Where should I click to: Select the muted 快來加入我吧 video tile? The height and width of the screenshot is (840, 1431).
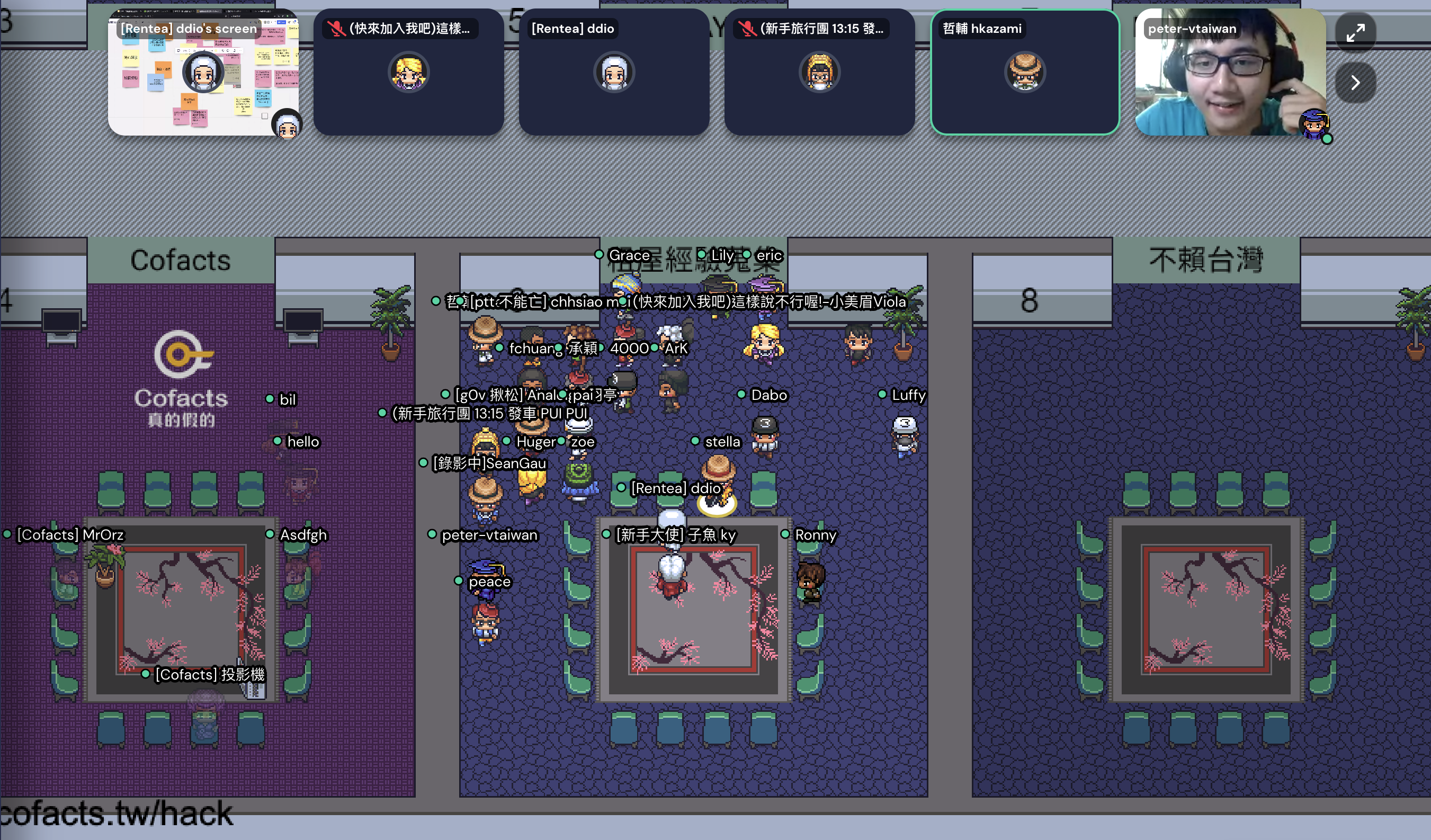408,72
